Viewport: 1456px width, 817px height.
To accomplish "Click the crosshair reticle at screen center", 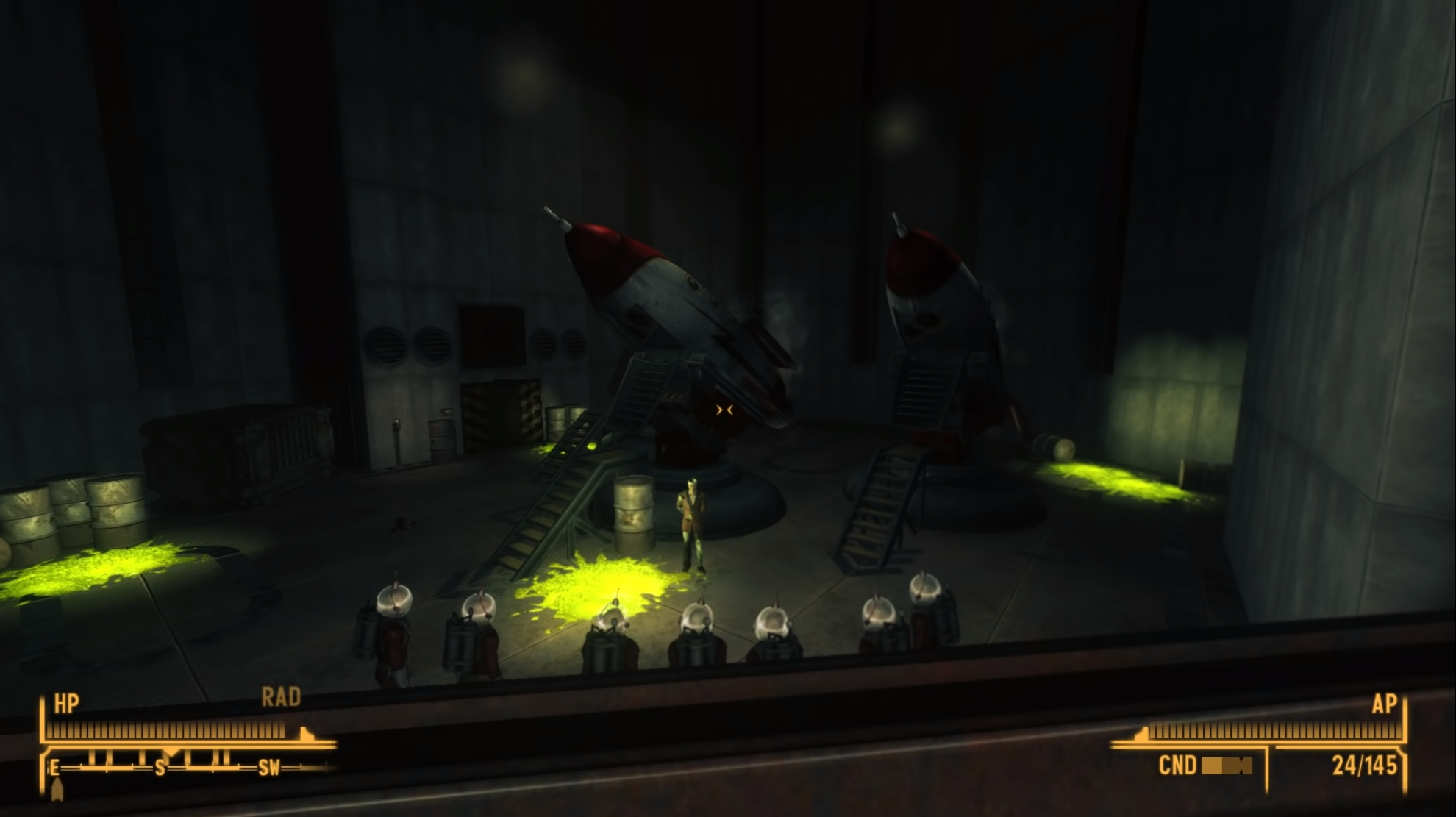I will click(724, 411).
